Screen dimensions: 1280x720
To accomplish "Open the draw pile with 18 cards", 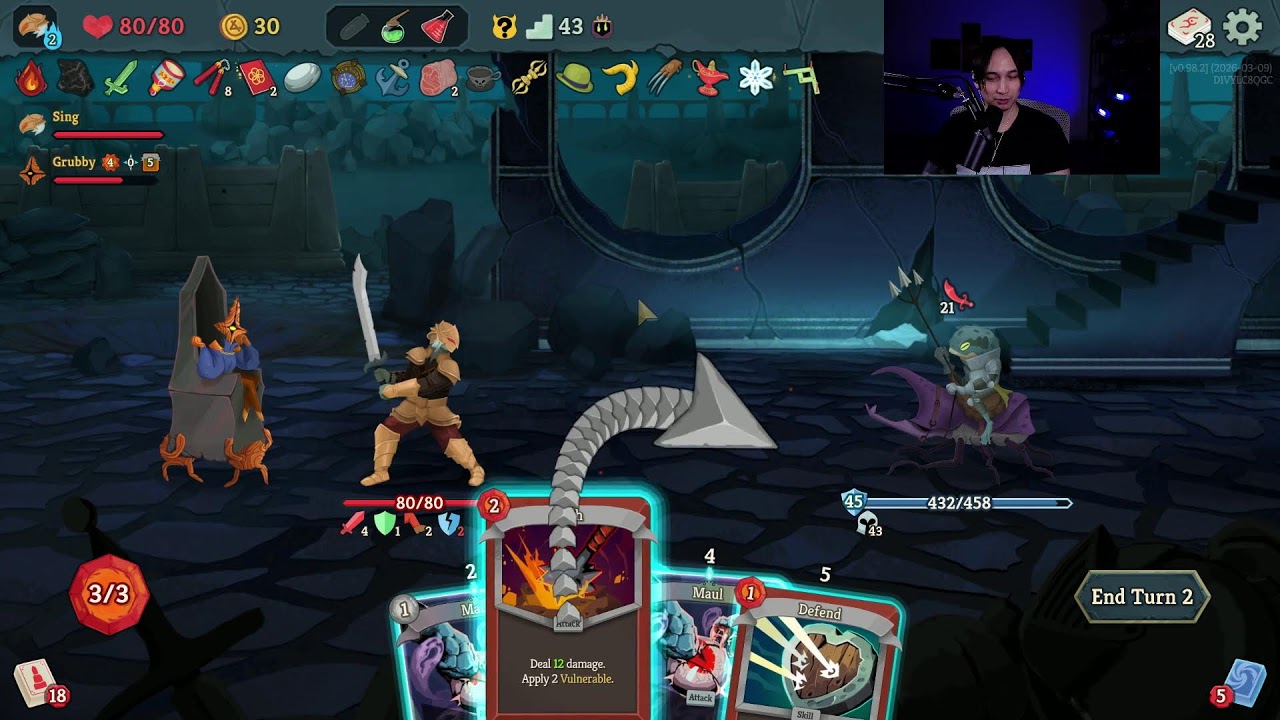I will coord(36,683).
